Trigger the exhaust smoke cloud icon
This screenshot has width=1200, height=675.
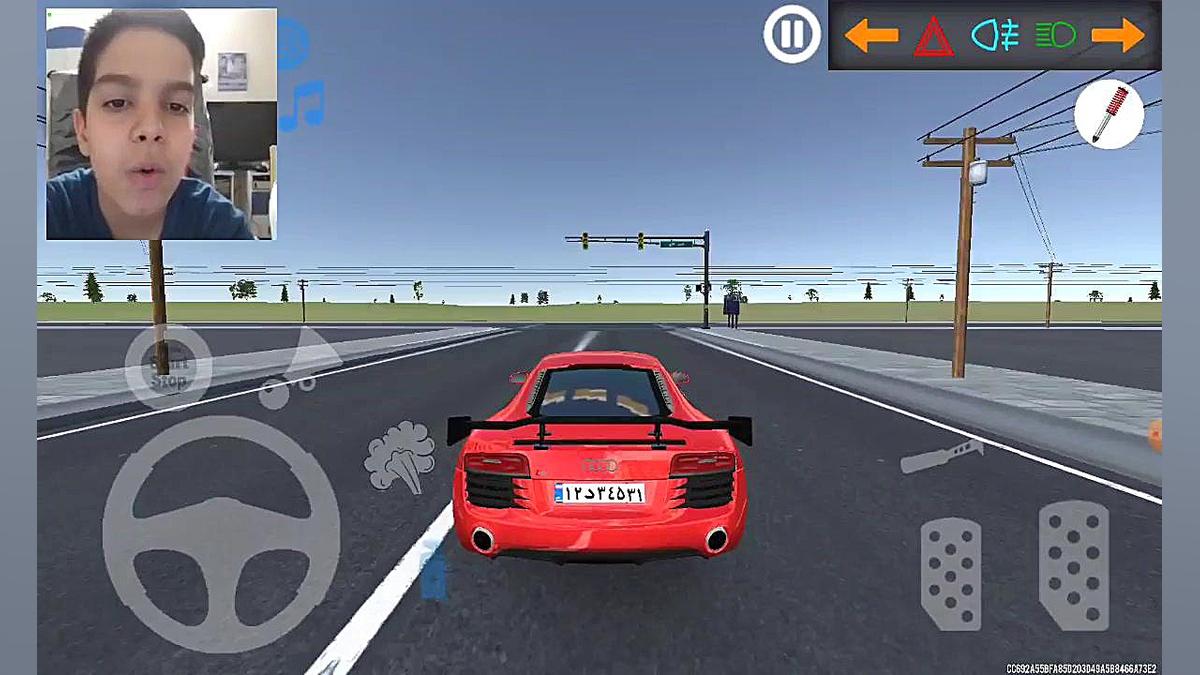point(400,457)
